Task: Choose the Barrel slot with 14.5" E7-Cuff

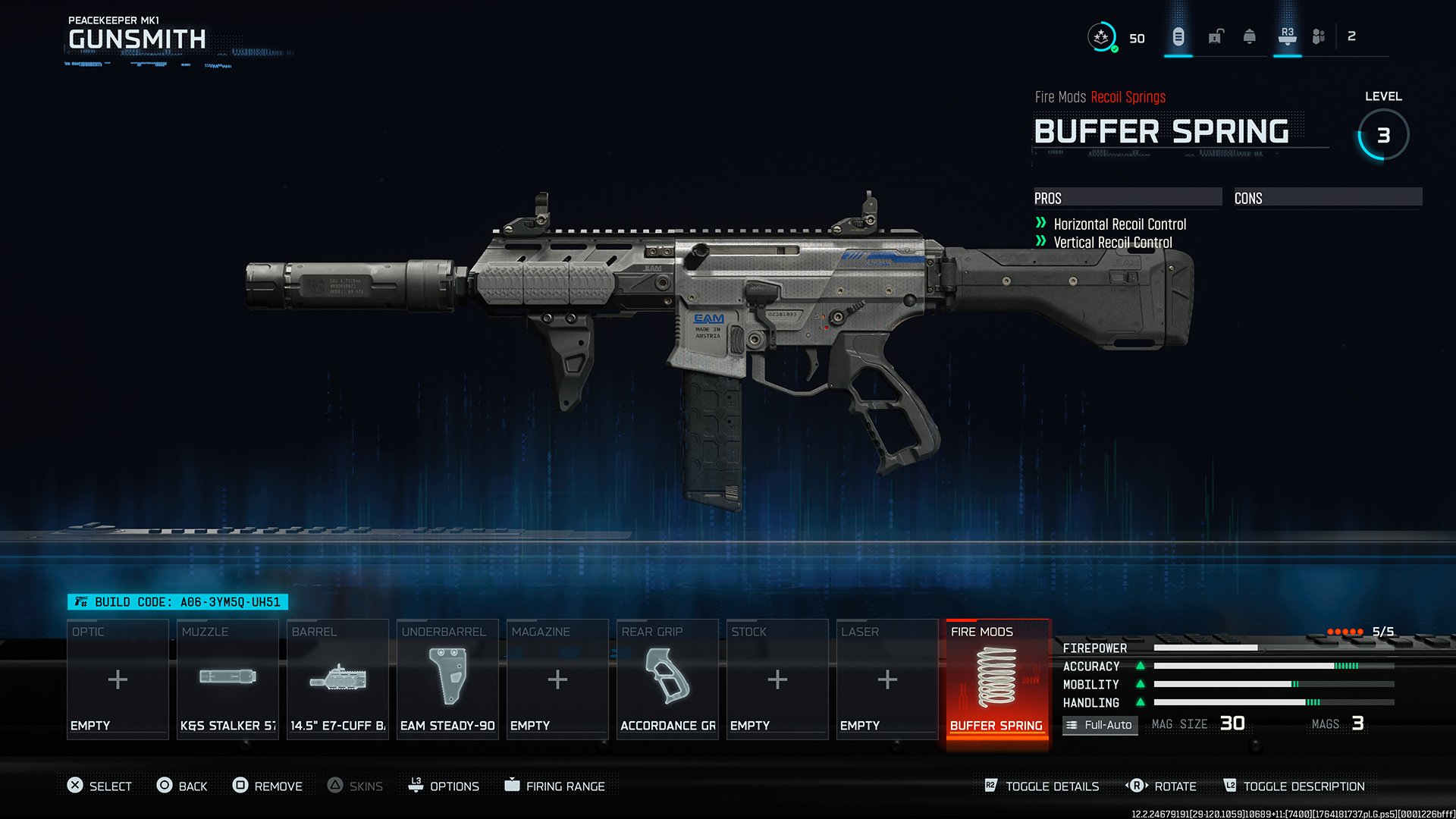Action: [337, 679]
